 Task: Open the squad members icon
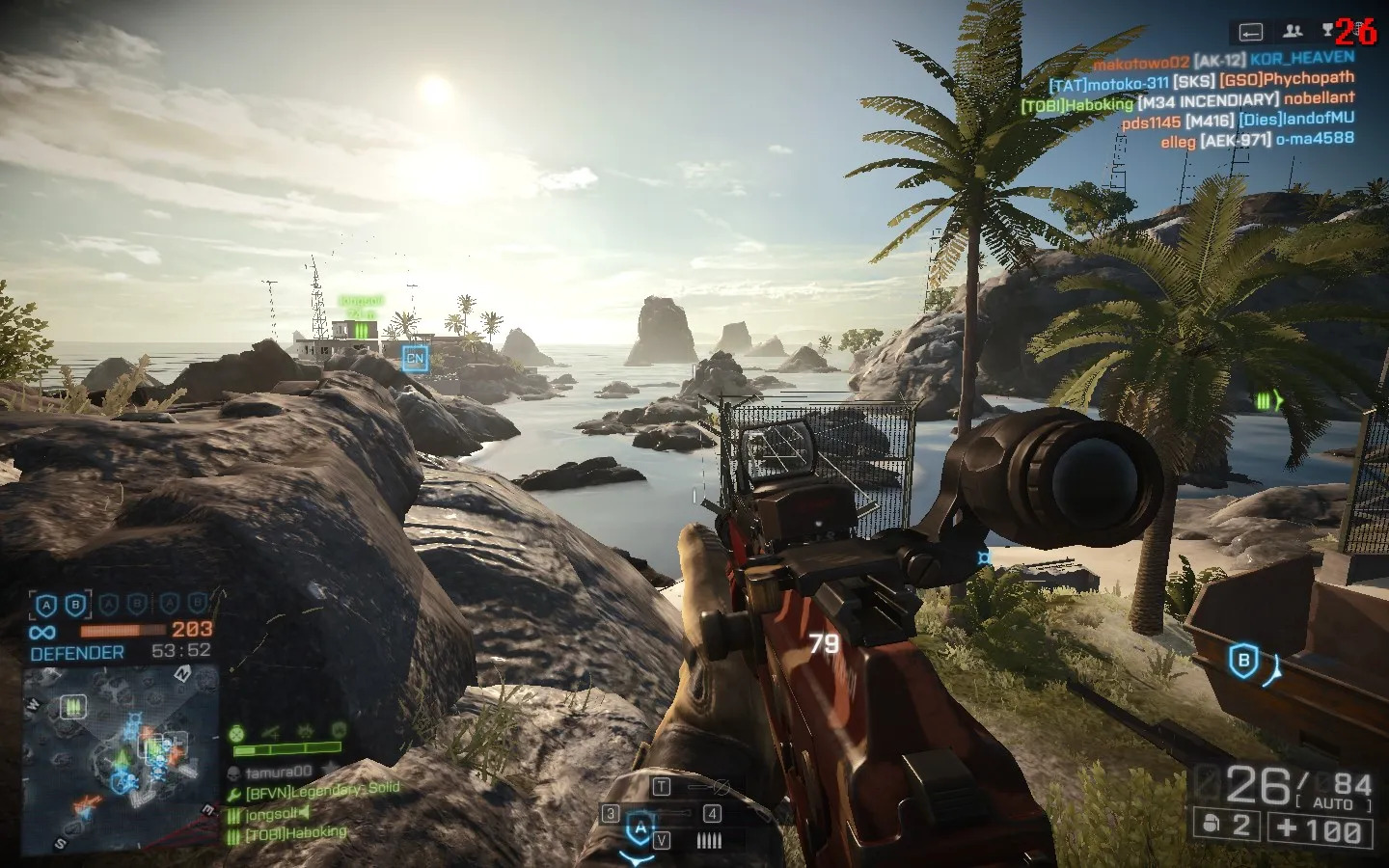tap(1294, 32)
